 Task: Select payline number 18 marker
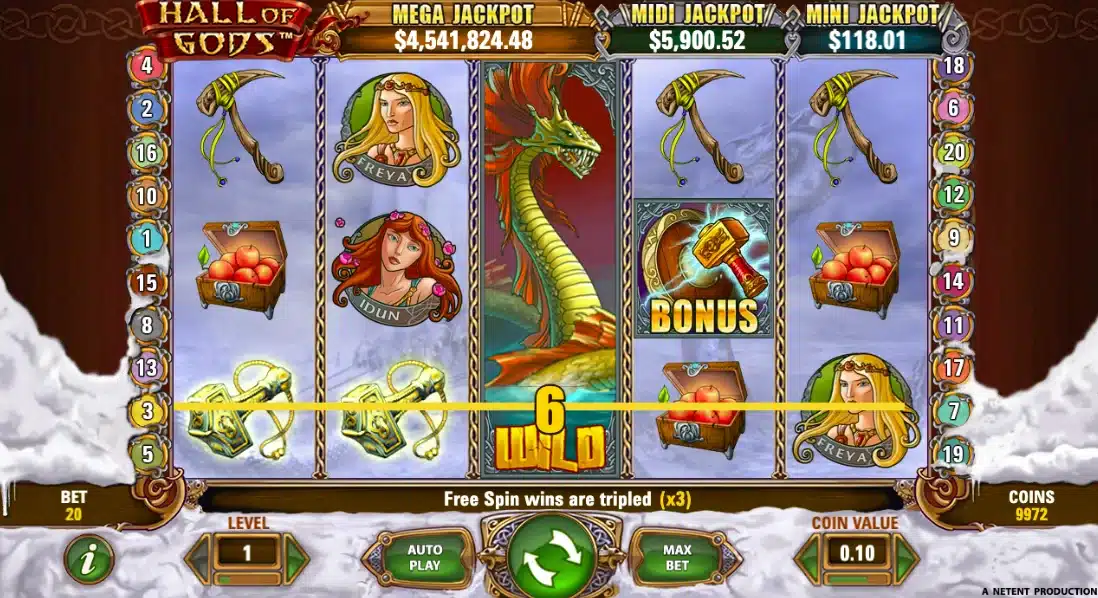click(953, 67)
